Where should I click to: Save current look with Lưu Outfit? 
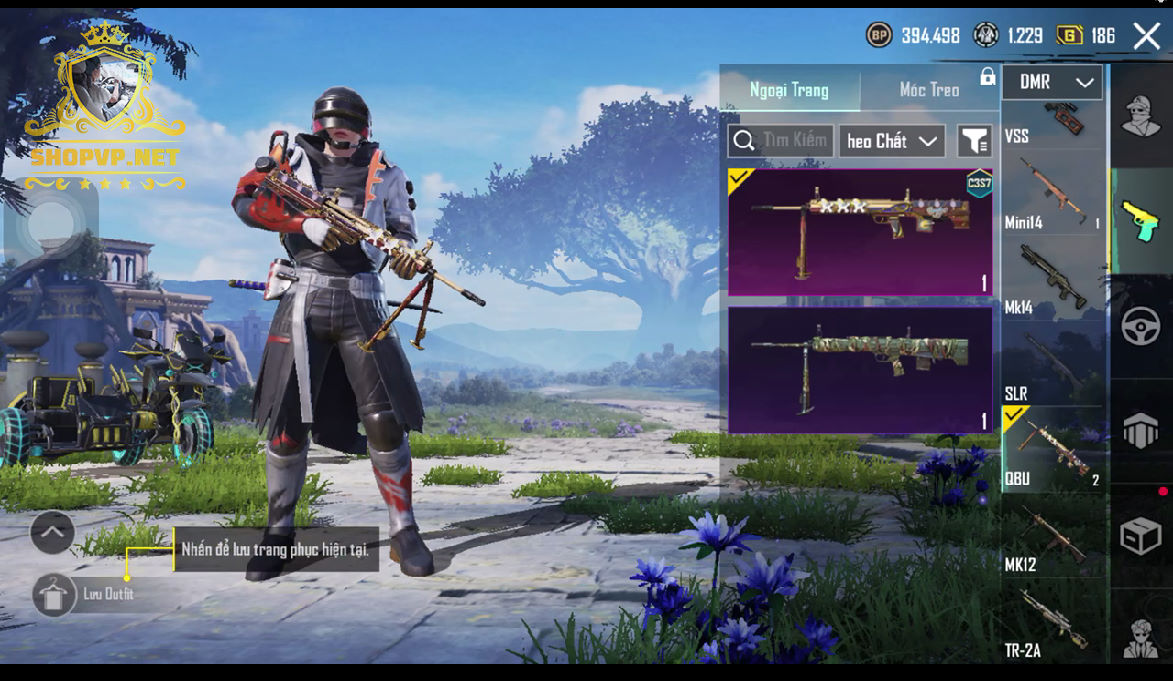(x=54, y=595)
